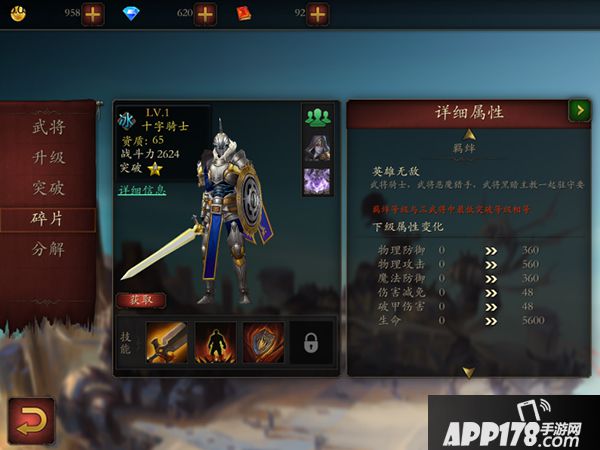
Task: Open the 武将 heroes menu
Action: click(49, 127)
